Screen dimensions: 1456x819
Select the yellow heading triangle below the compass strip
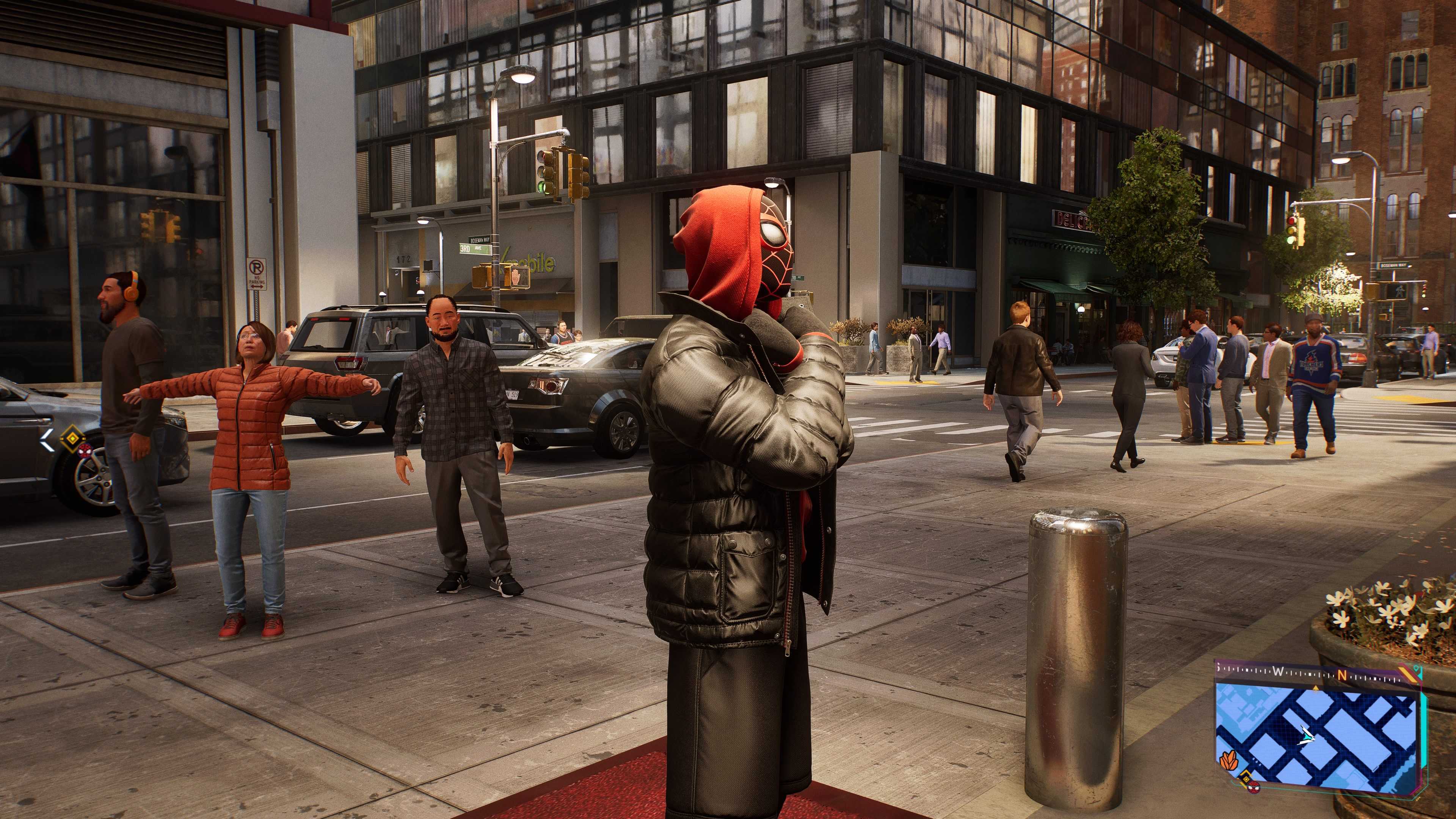point(1316,688)
